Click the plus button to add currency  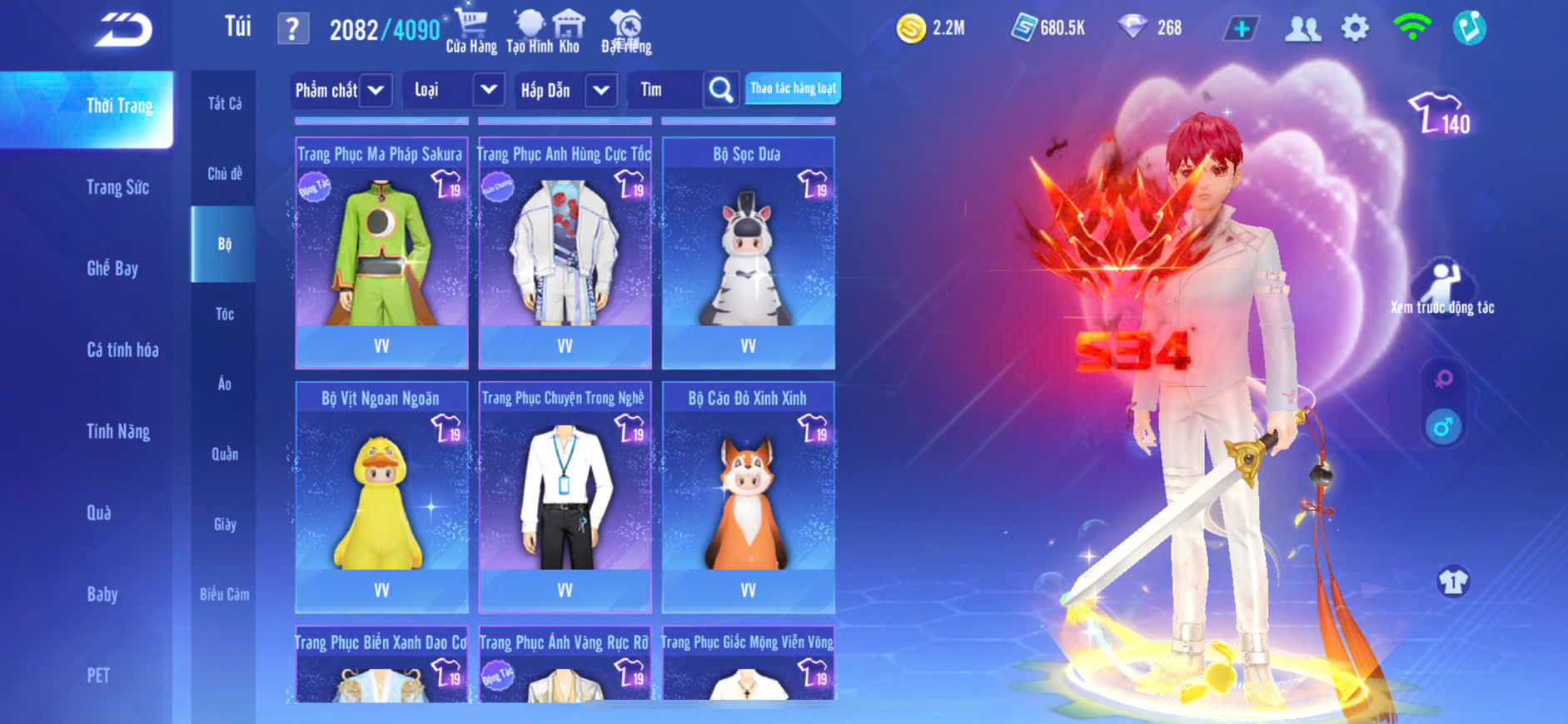pos(1242,28)
